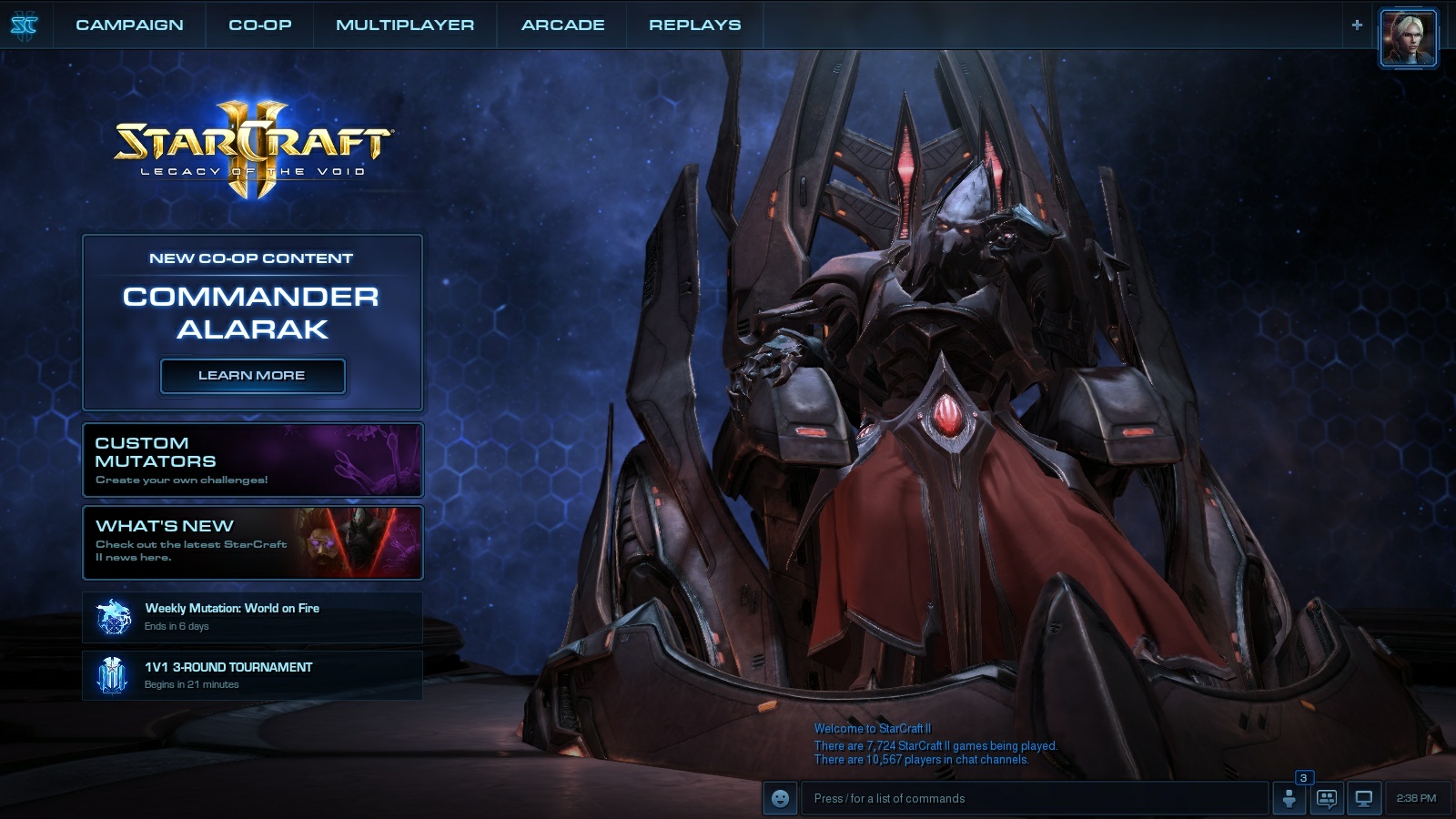Click the StarCraft II logo icon in top bar
This screenshot has width=1456, height=819.
coord(25,25)
